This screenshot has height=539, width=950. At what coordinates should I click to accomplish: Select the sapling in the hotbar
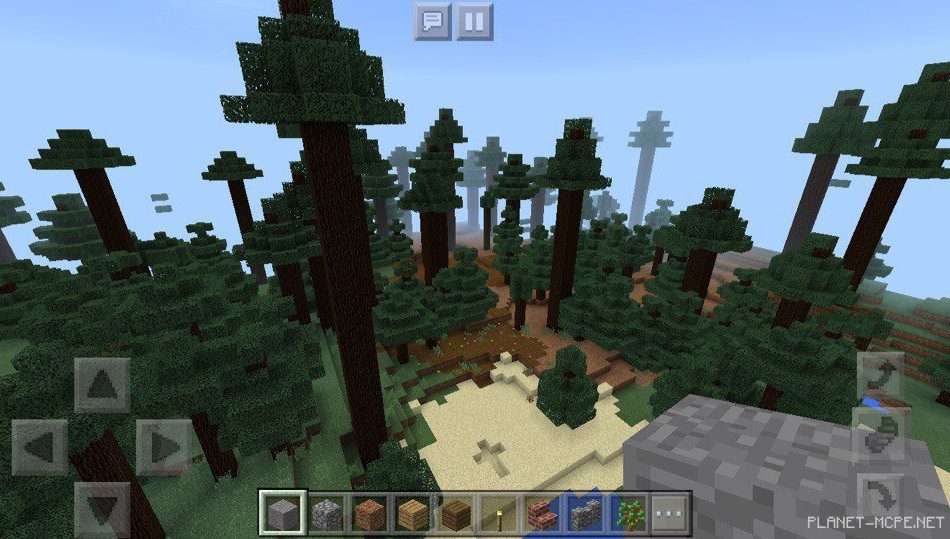point(628,513)
